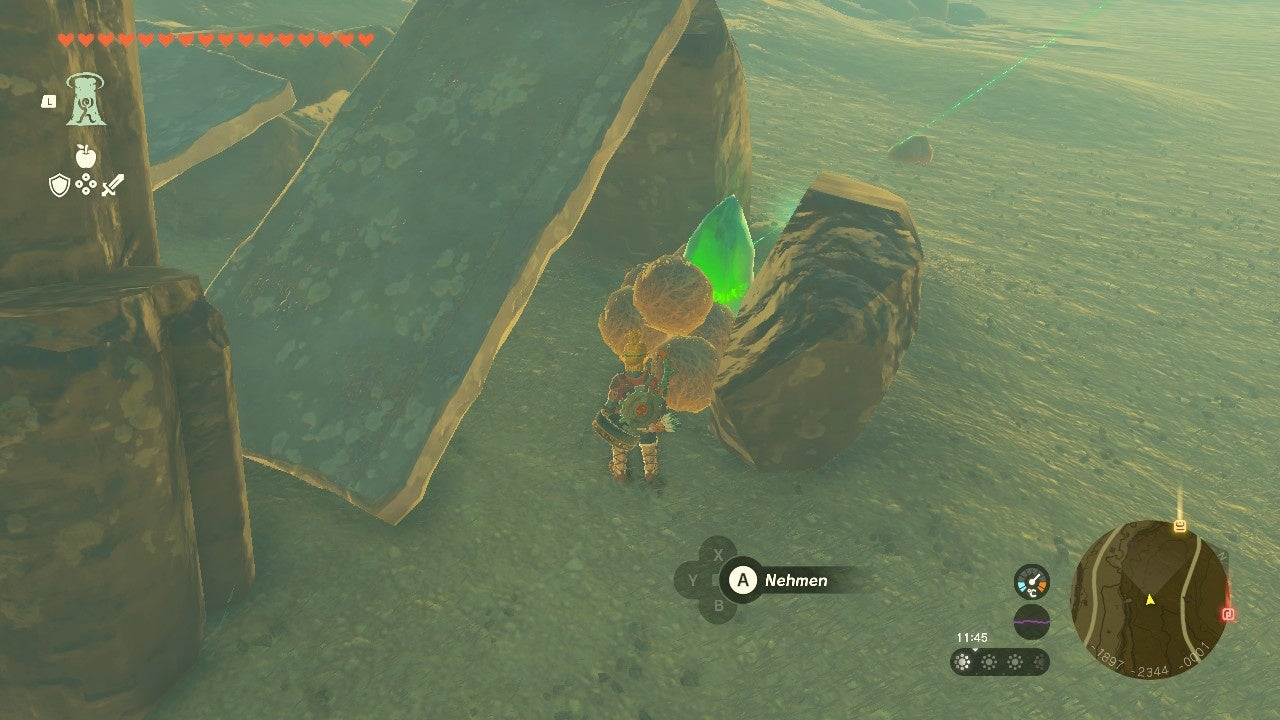1280x720 pixels.
Task: Click the L shoulder button prompt
Action: [x=49, y=101]
